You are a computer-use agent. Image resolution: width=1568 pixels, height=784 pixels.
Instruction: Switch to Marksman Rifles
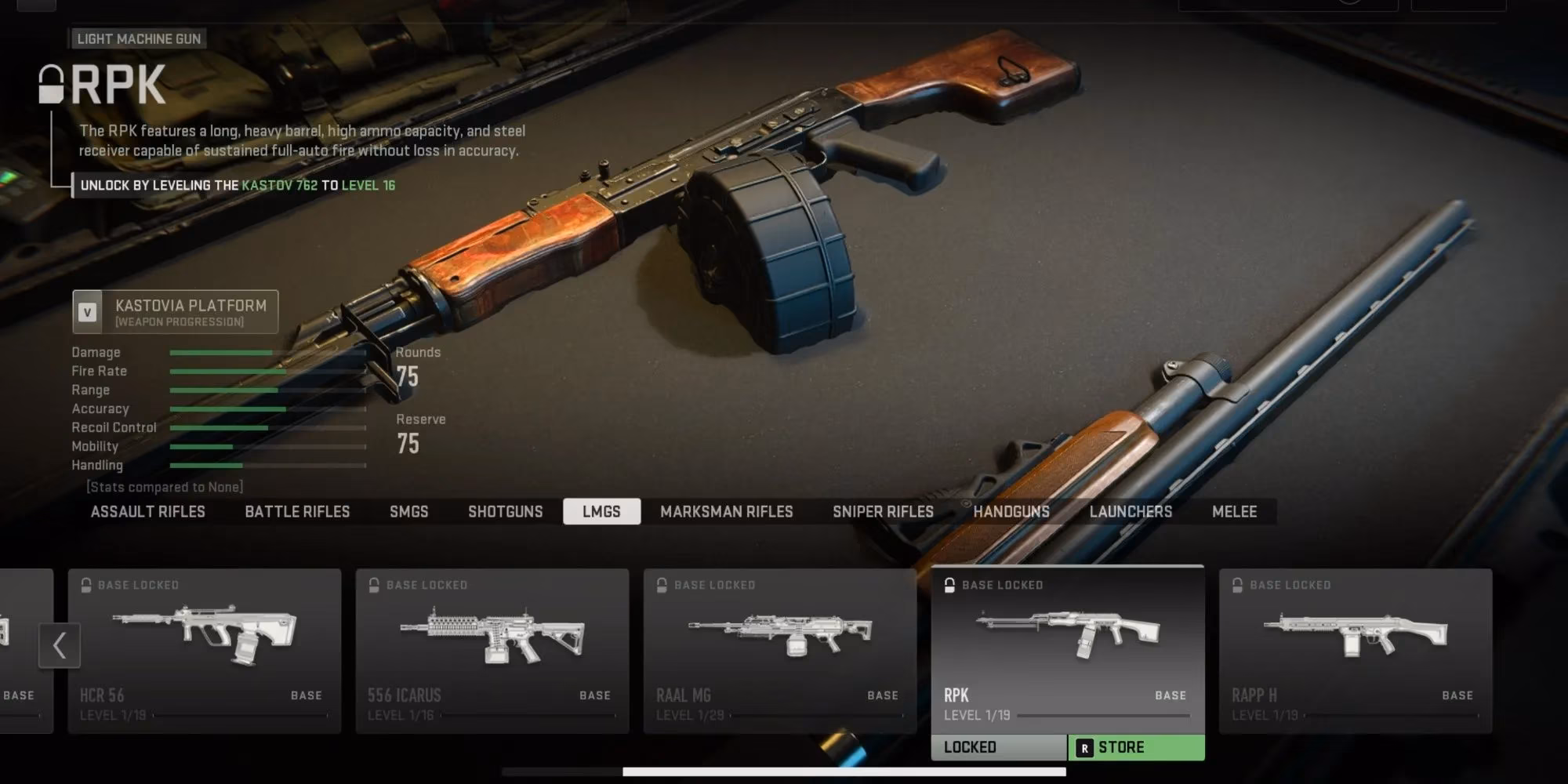[726, 512]
